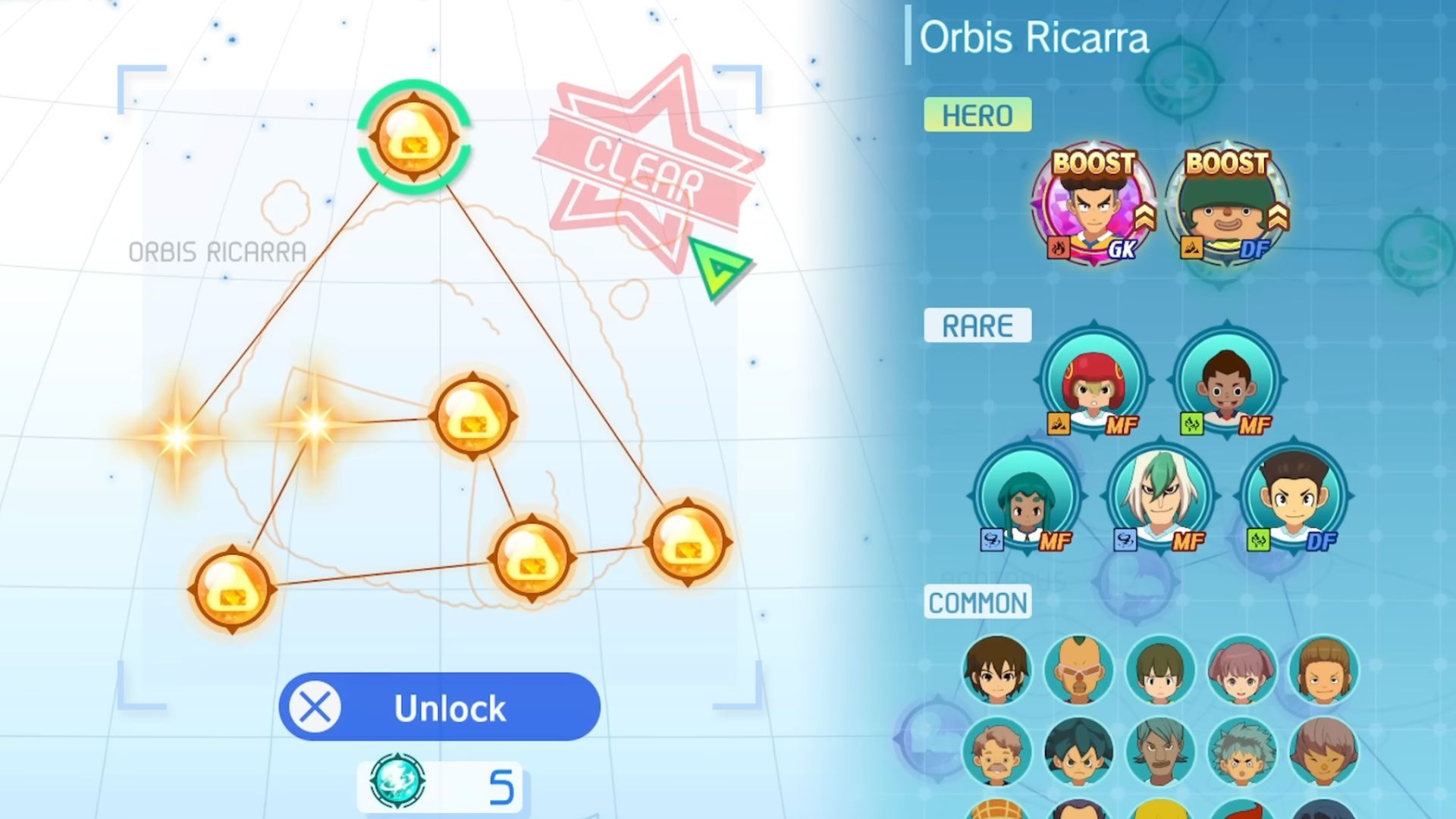Click the far-left sparkling star node
The height and width of the screenshot is (819, 1456).
[x=177, y=437]
